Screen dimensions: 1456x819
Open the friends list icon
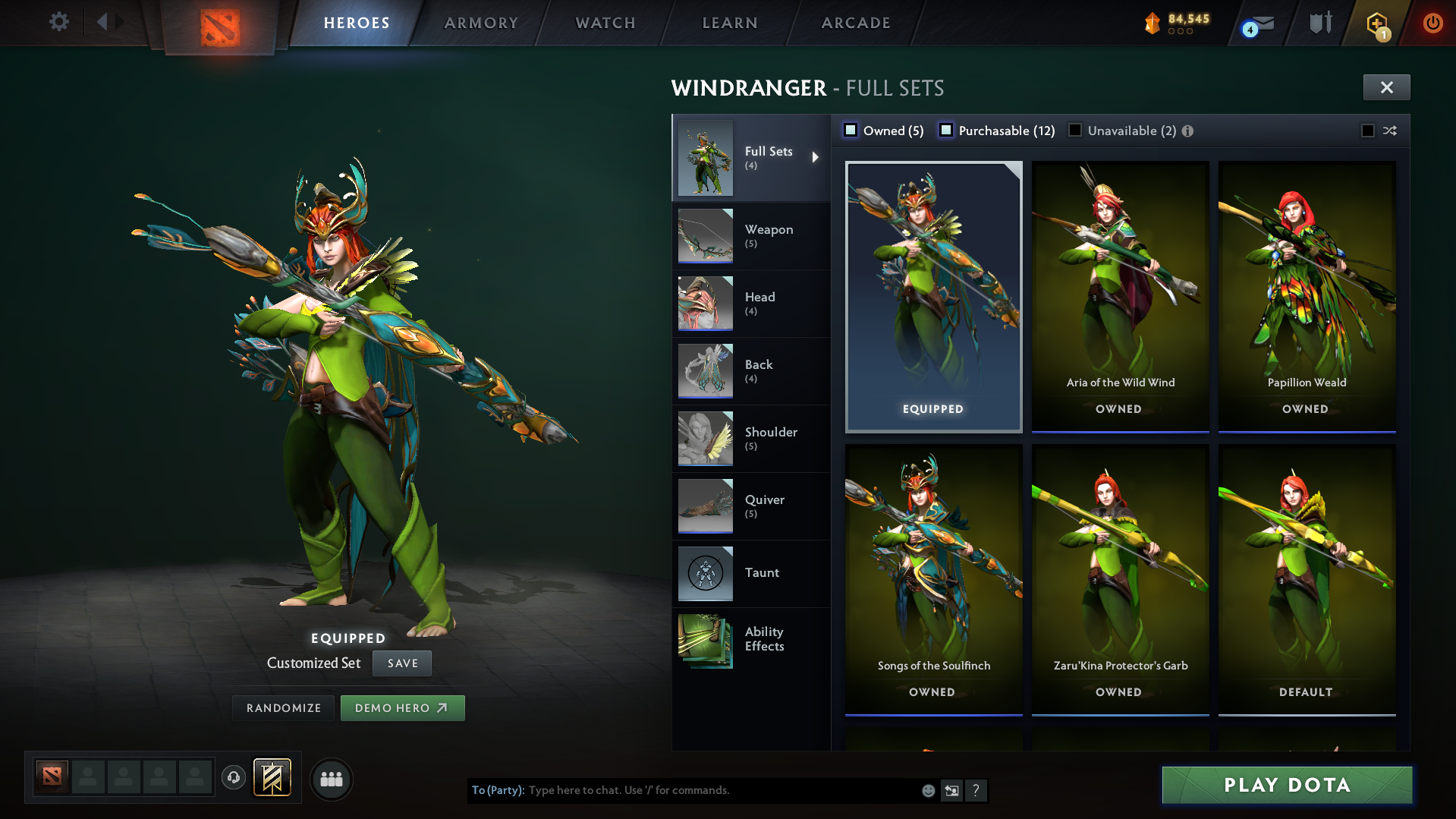[x=331, y=779]
